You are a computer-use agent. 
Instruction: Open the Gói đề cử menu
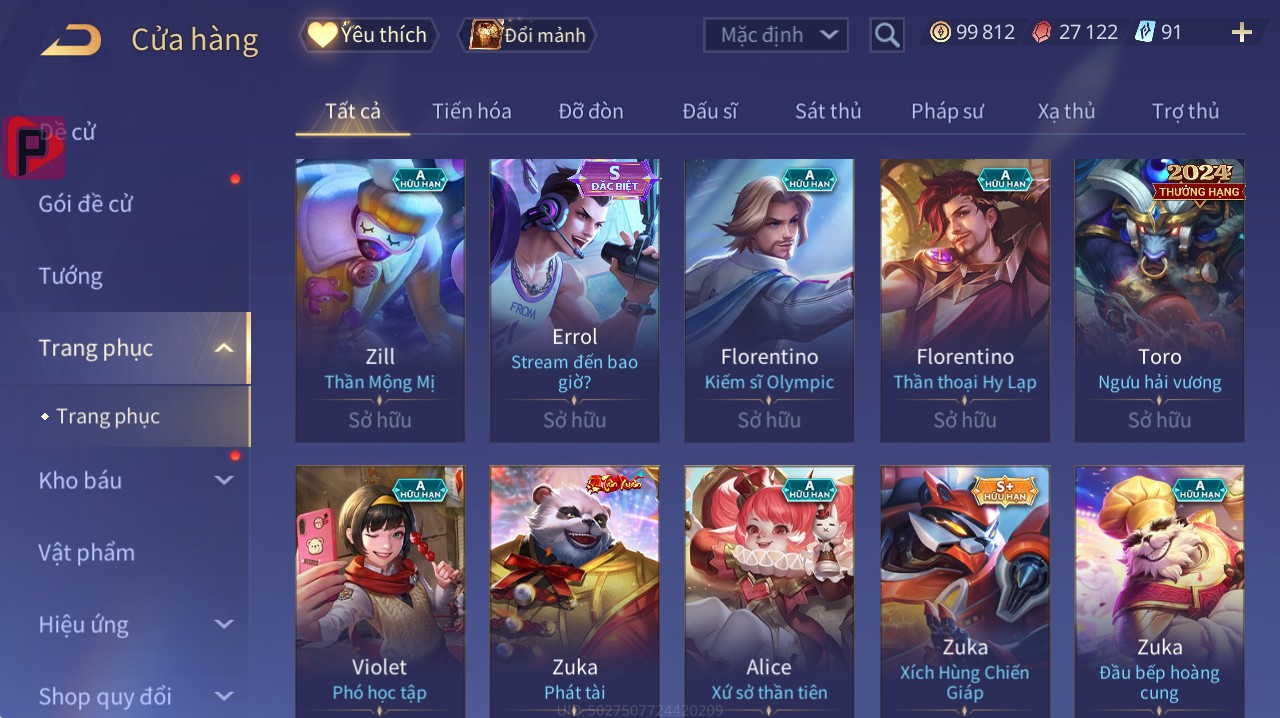[x=86, y=204]
